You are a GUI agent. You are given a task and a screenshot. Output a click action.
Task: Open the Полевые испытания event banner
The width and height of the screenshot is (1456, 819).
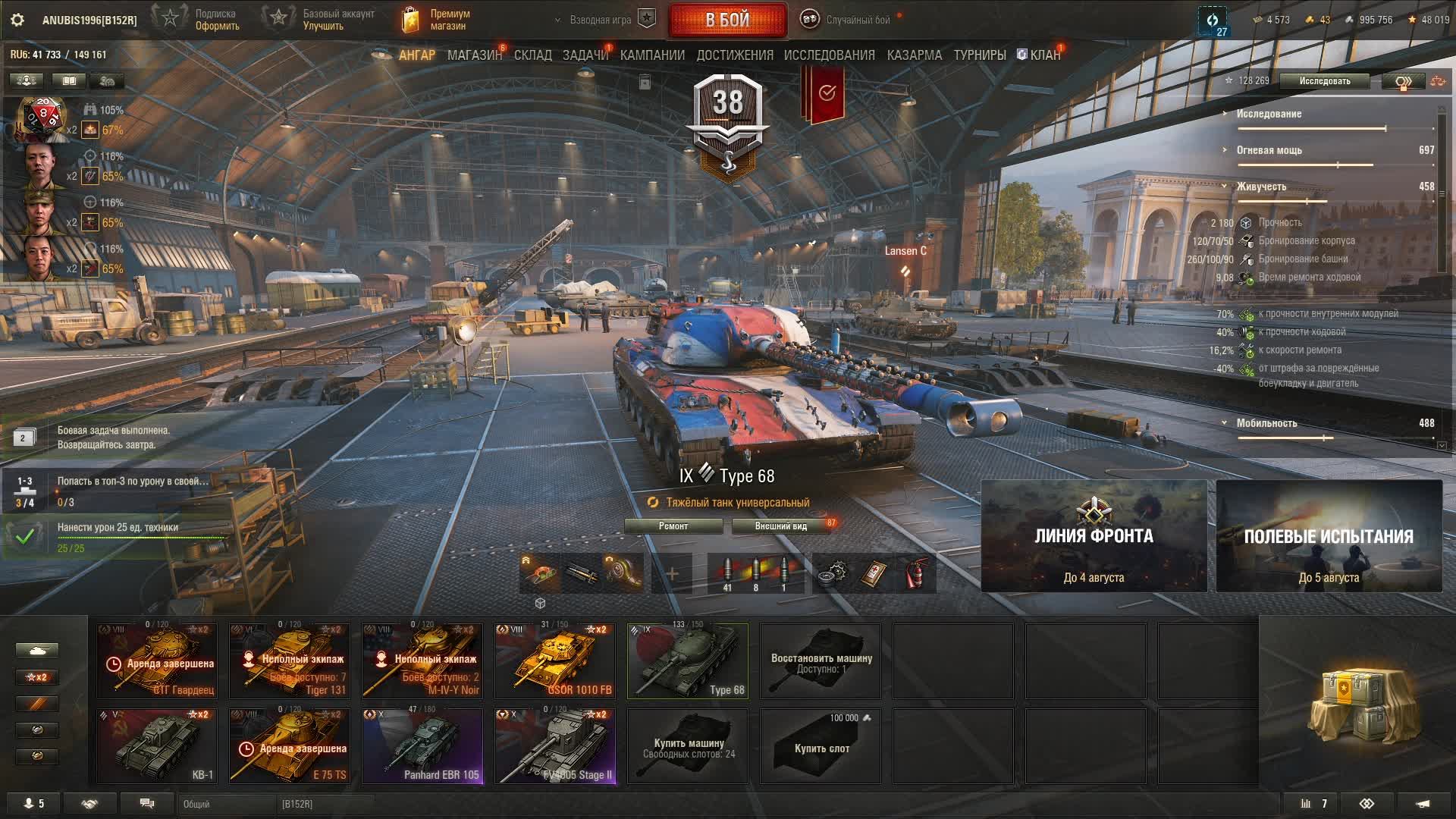[x=1329, y=536]
